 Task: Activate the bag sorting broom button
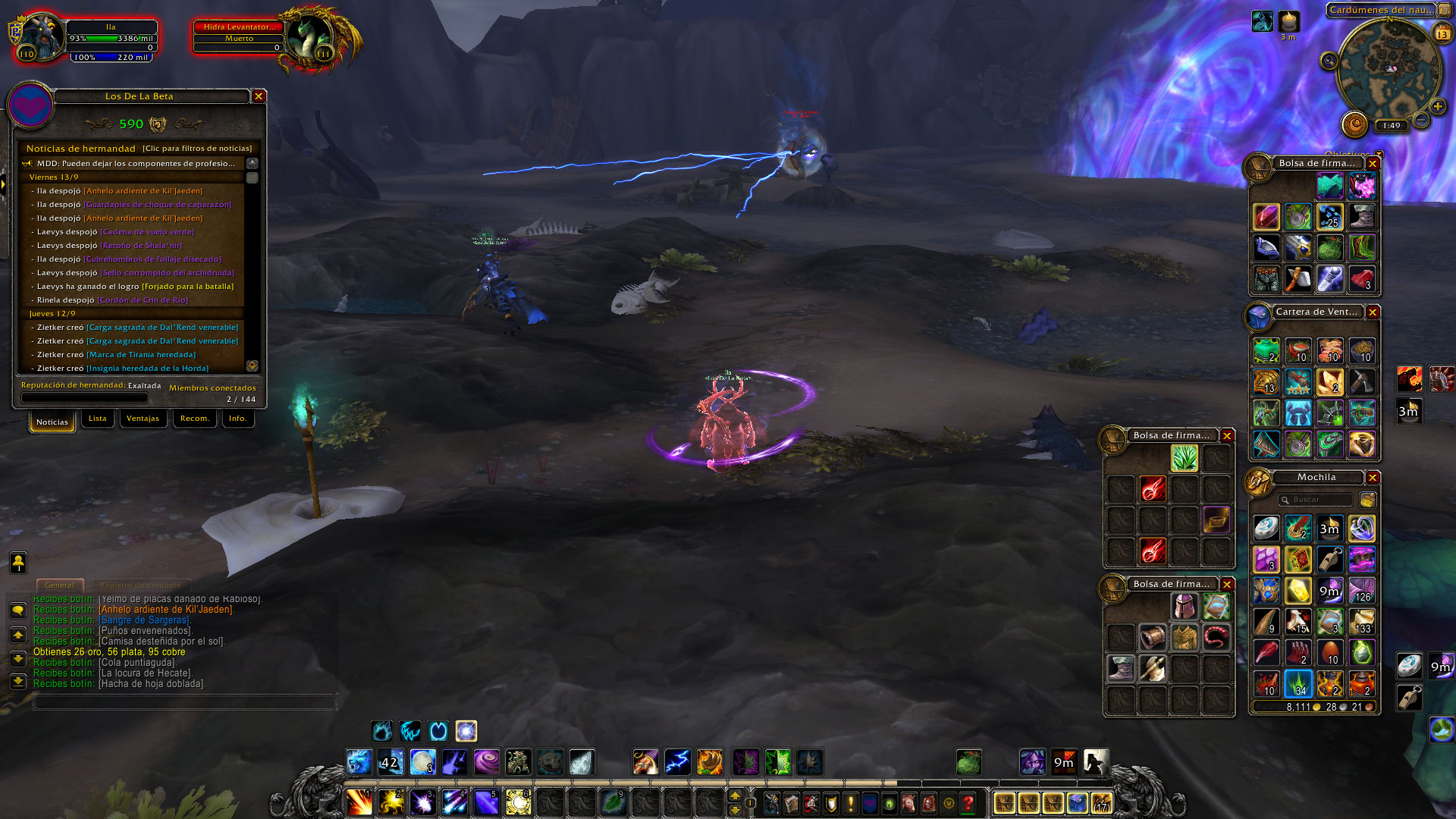[x=1367, y=500]
